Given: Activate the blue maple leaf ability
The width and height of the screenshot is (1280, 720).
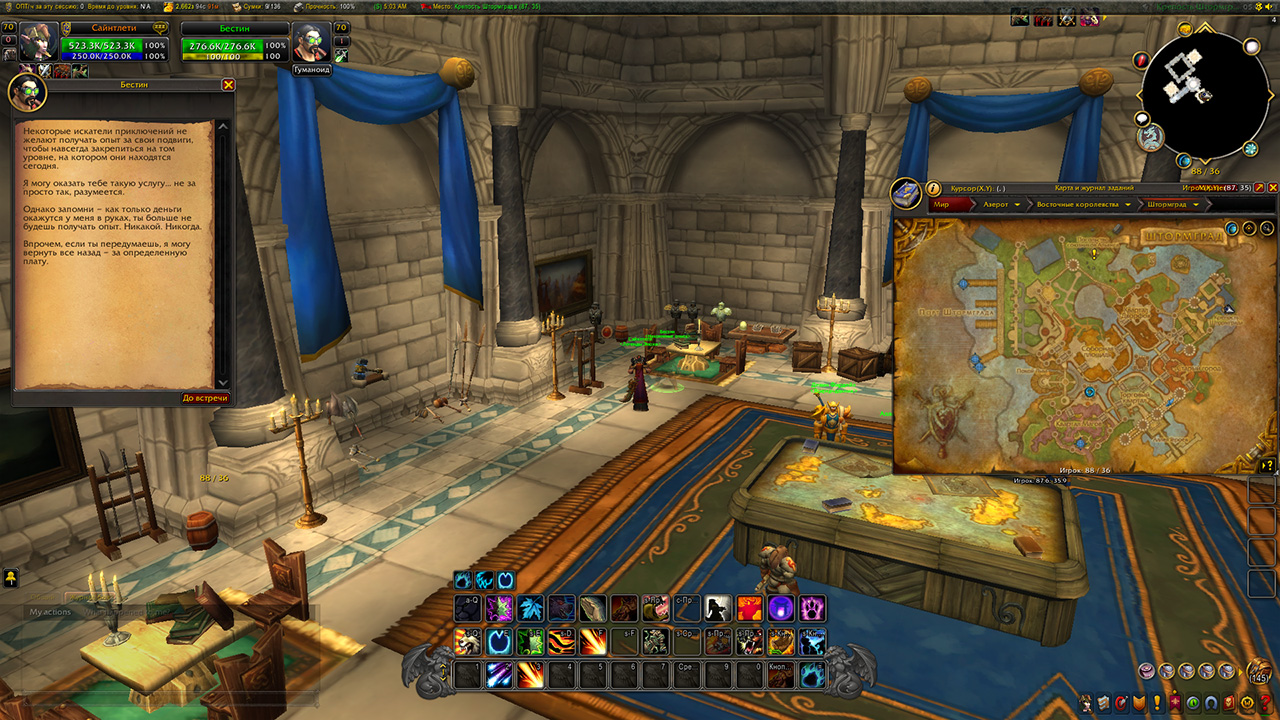Looking at the screenshot, I should click(530, 608).
